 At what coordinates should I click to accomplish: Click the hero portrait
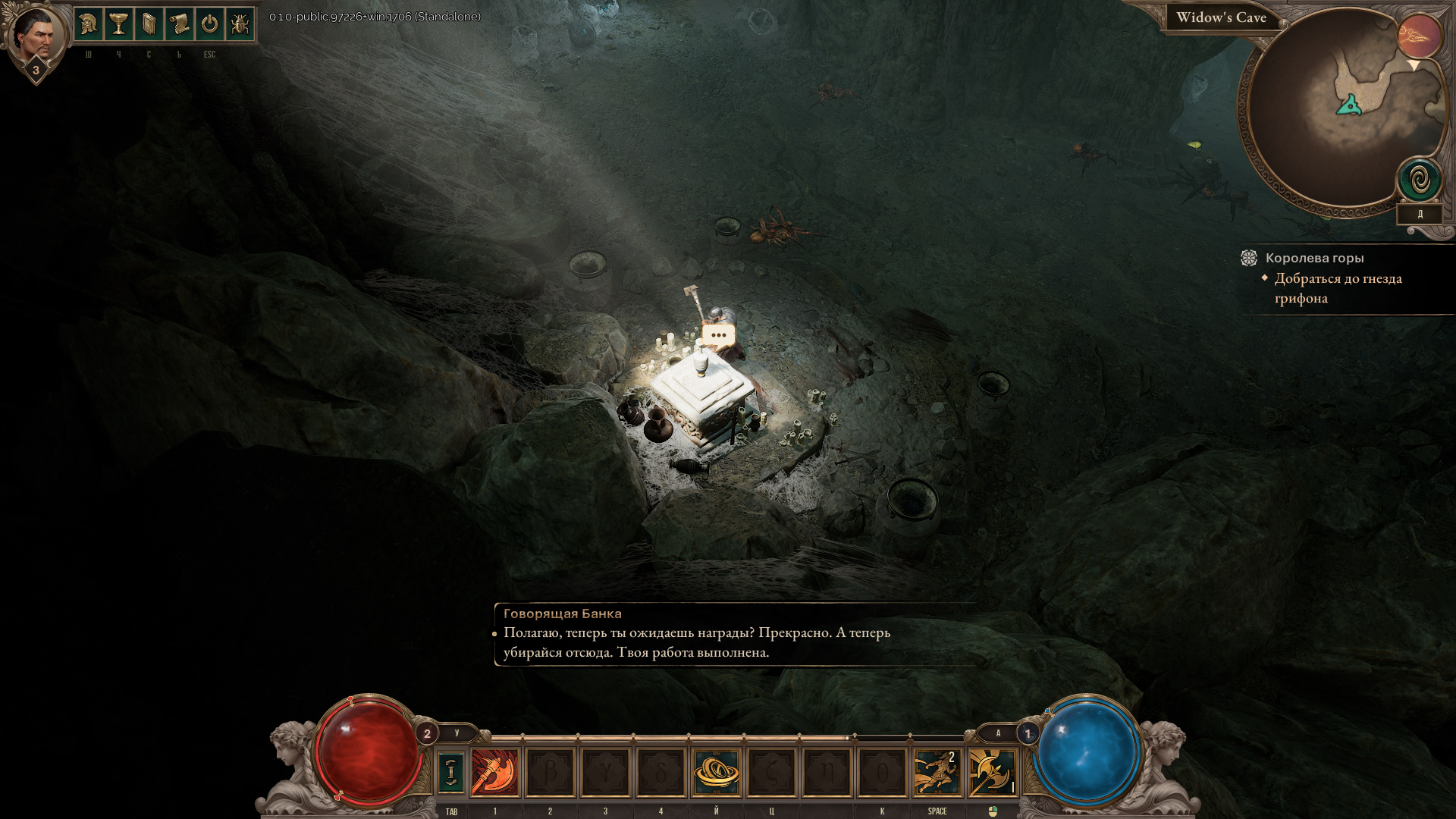35,35
